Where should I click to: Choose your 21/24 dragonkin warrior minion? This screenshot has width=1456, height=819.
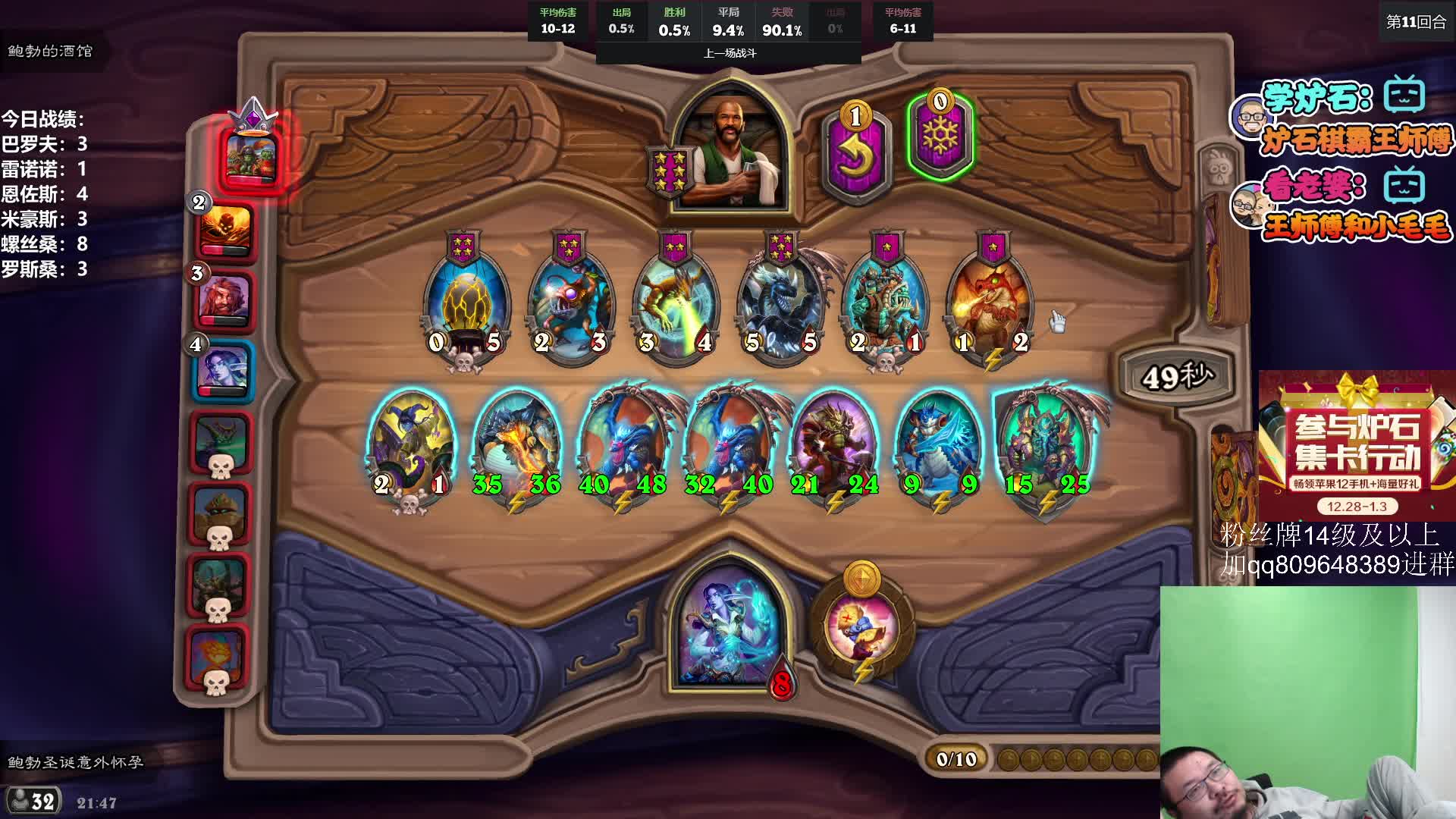[x=834, y=447]
